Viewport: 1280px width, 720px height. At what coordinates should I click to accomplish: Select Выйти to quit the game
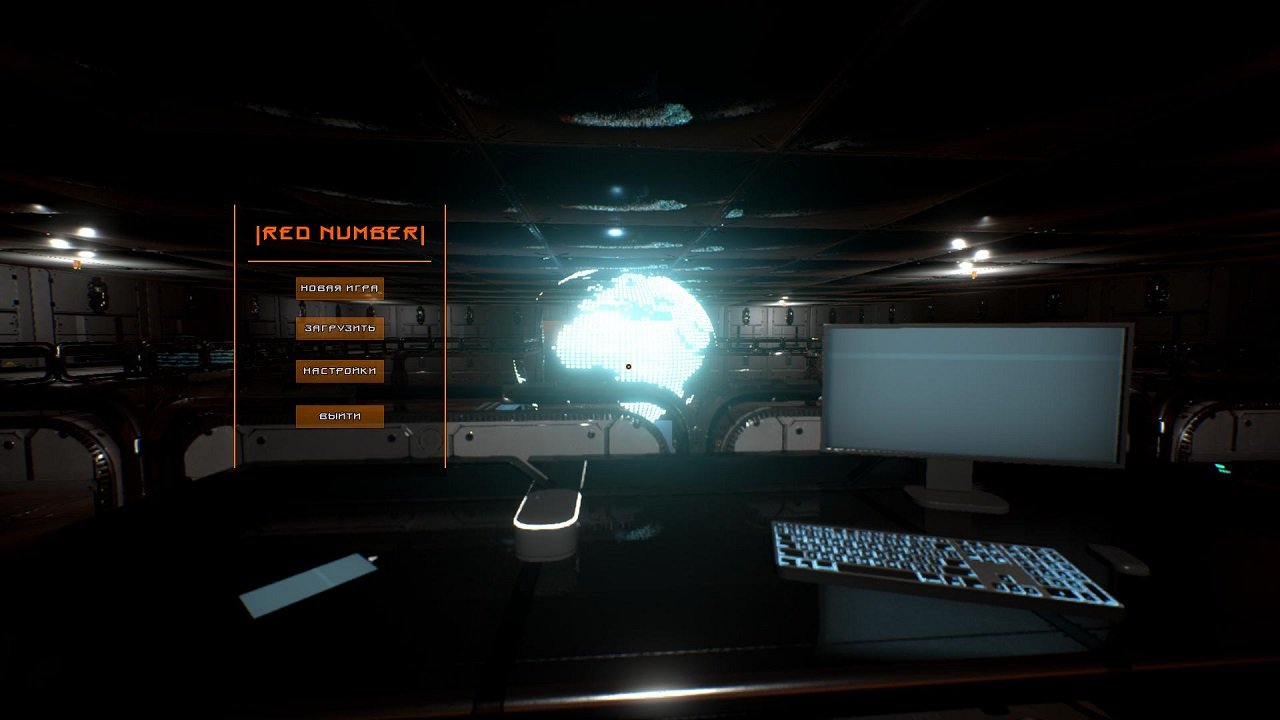[x=339, y=415]
